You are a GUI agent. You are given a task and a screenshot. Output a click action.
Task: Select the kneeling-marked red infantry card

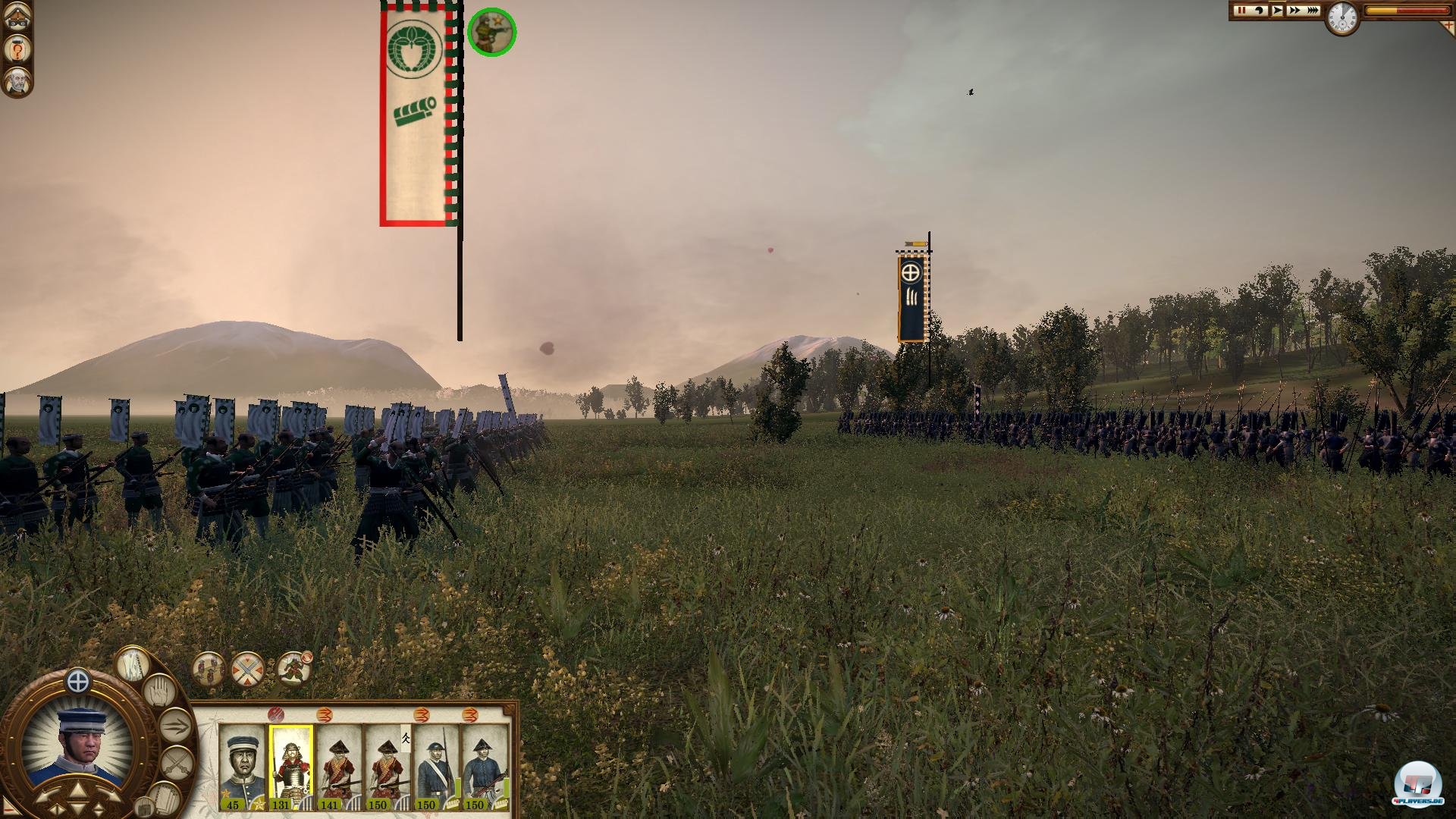387,767
